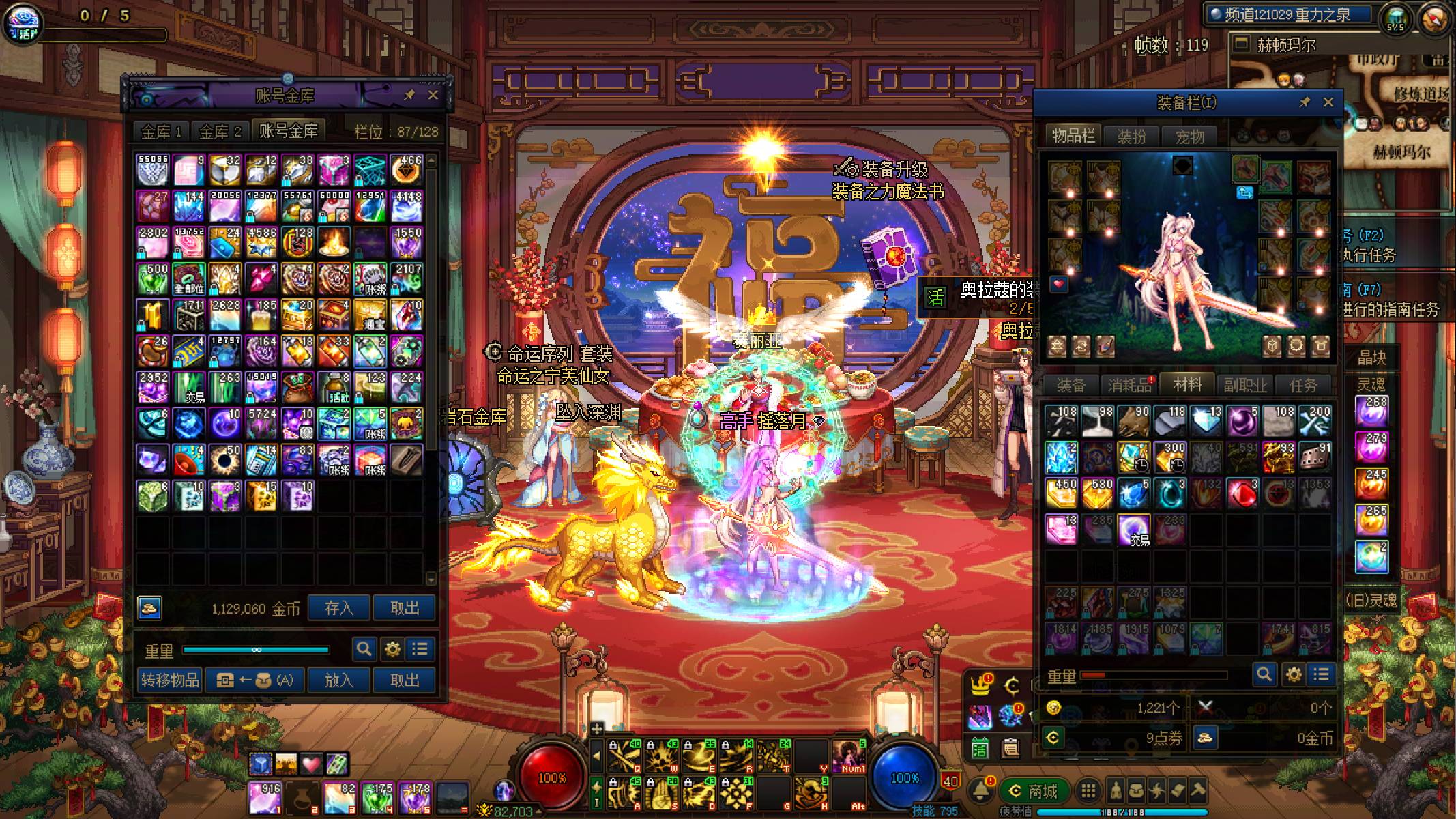
Task: Switch to the 金库 1 tab
Action: (x=161, y=131)
